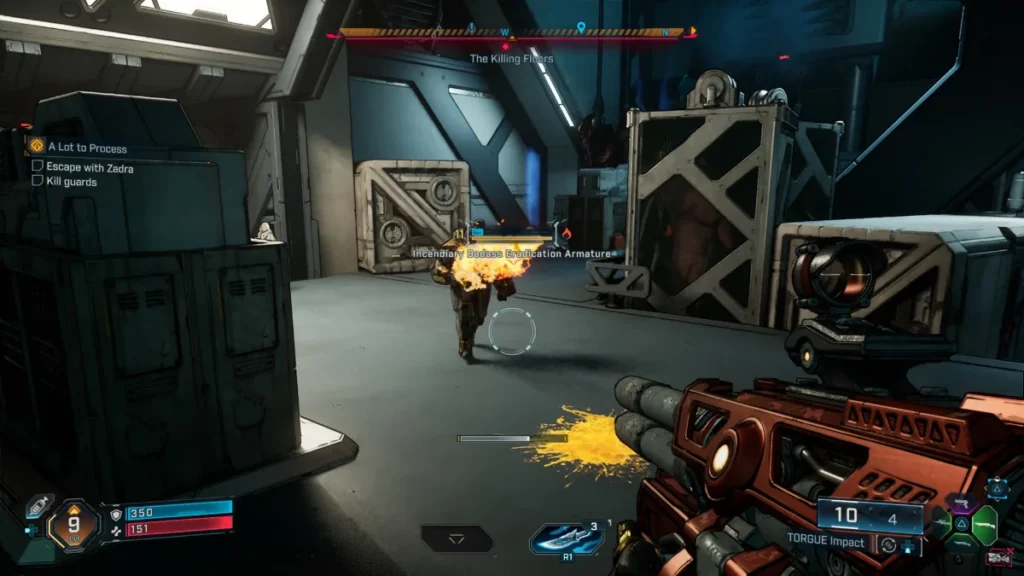Click the empty ordnance slot beside the skill
This screenshot has height=576, width=1024.
click(x=457, y=539)
